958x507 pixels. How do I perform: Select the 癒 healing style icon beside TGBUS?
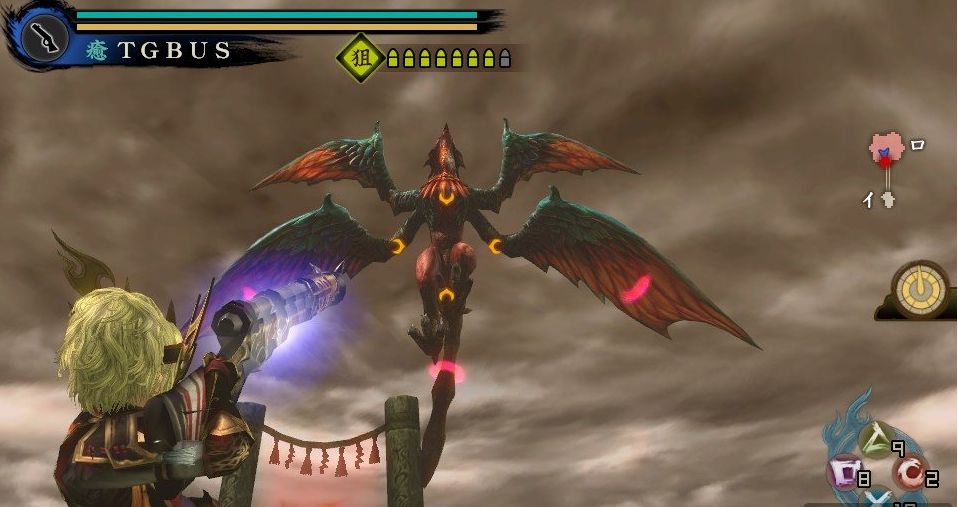(x=99, y=51)
